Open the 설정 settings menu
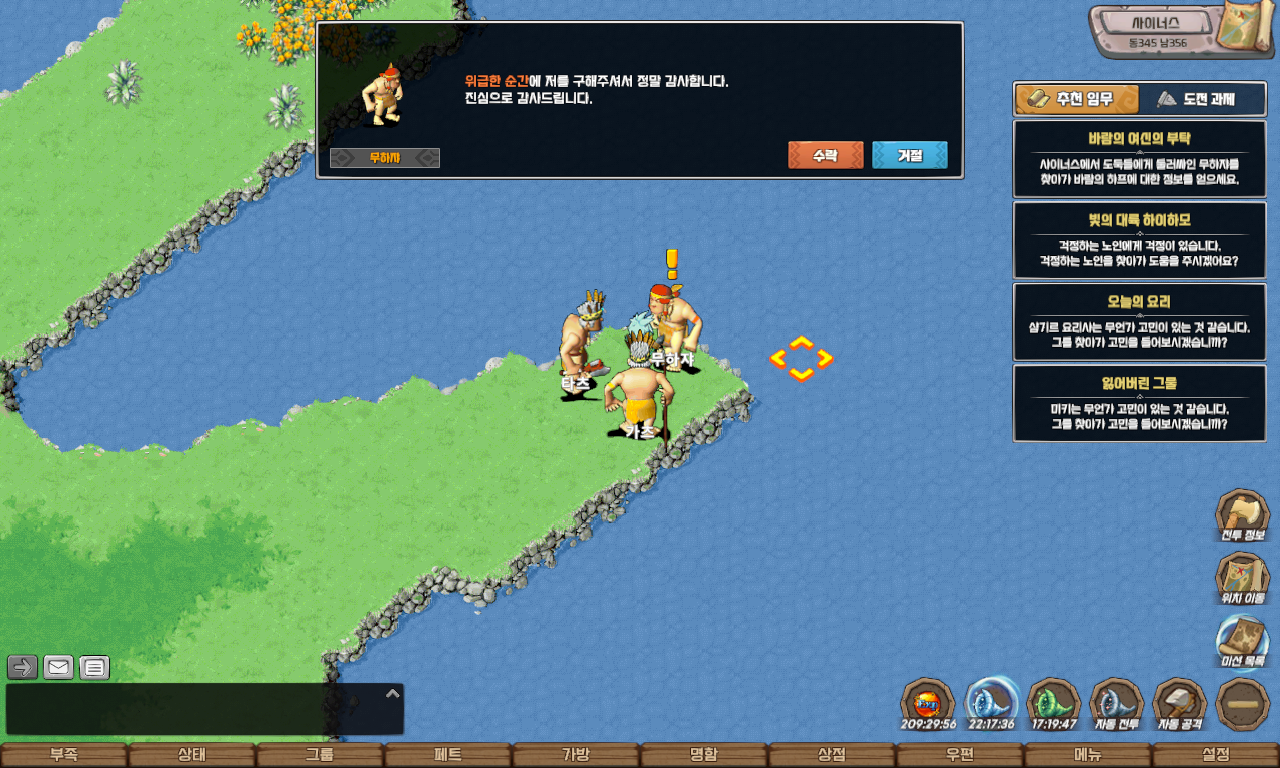The width and height of the screenshot is (1280, 768). (x=1216, y=755)
